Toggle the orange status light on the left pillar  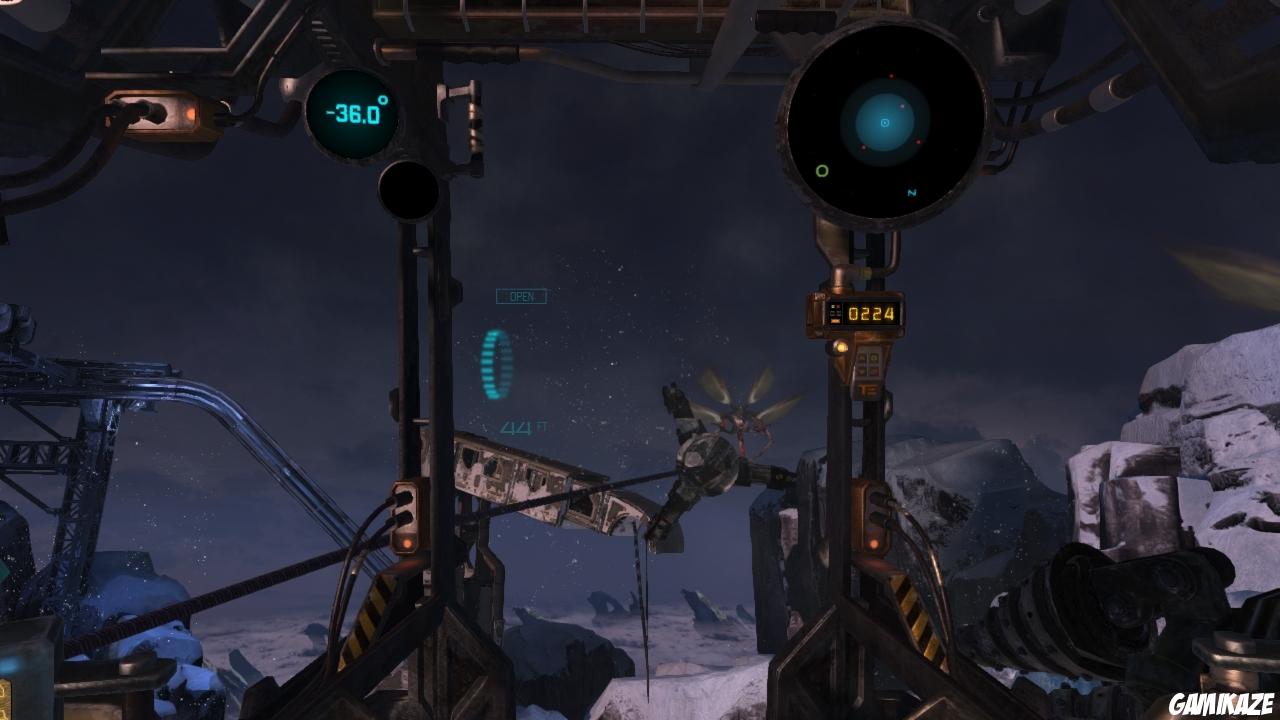pos(408,544)
